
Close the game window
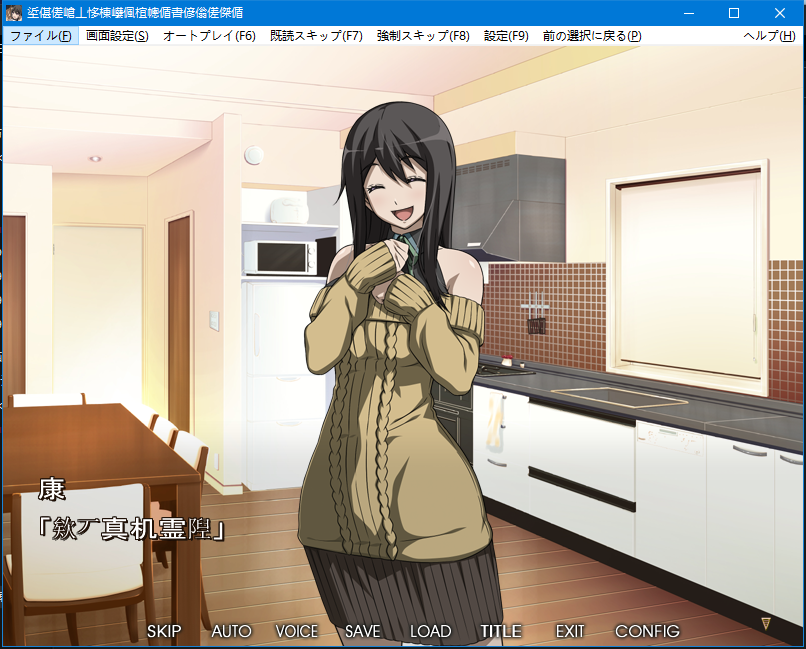coord(780,13)
